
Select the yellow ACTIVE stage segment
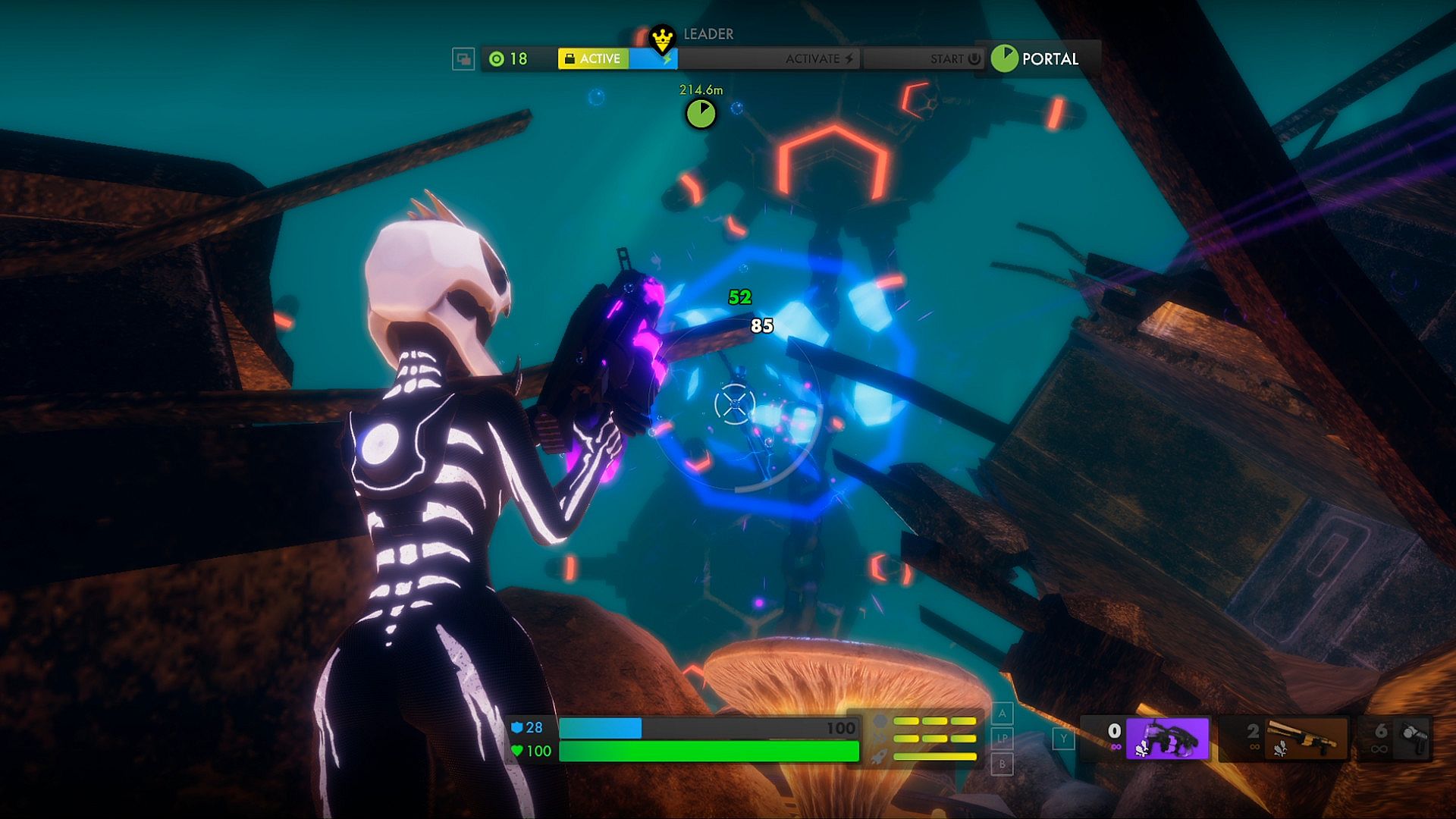tap(593, 58)
